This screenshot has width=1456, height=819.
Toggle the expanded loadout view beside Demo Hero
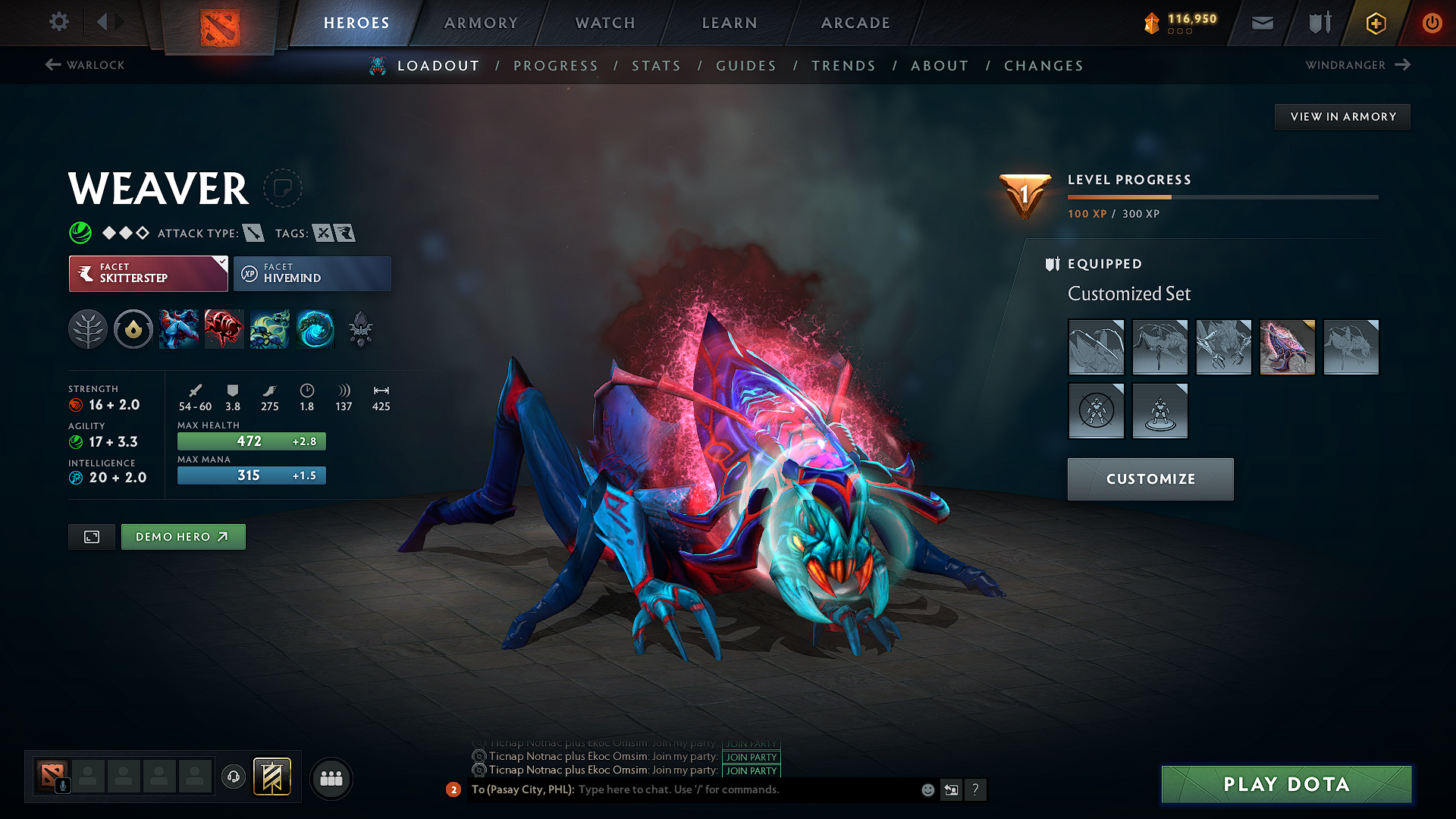coord(91,536)
